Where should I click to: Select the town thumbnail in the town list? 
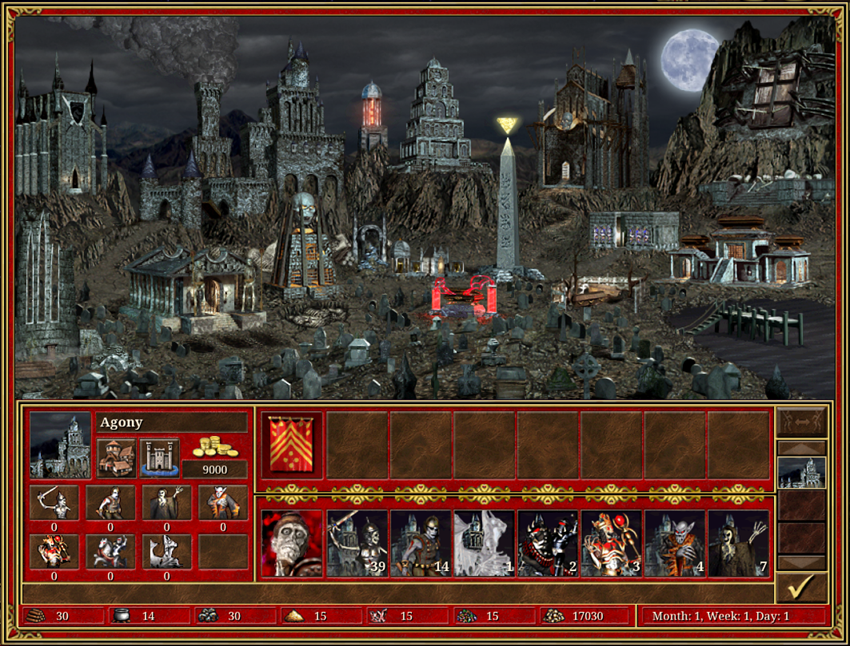point(801,472)
